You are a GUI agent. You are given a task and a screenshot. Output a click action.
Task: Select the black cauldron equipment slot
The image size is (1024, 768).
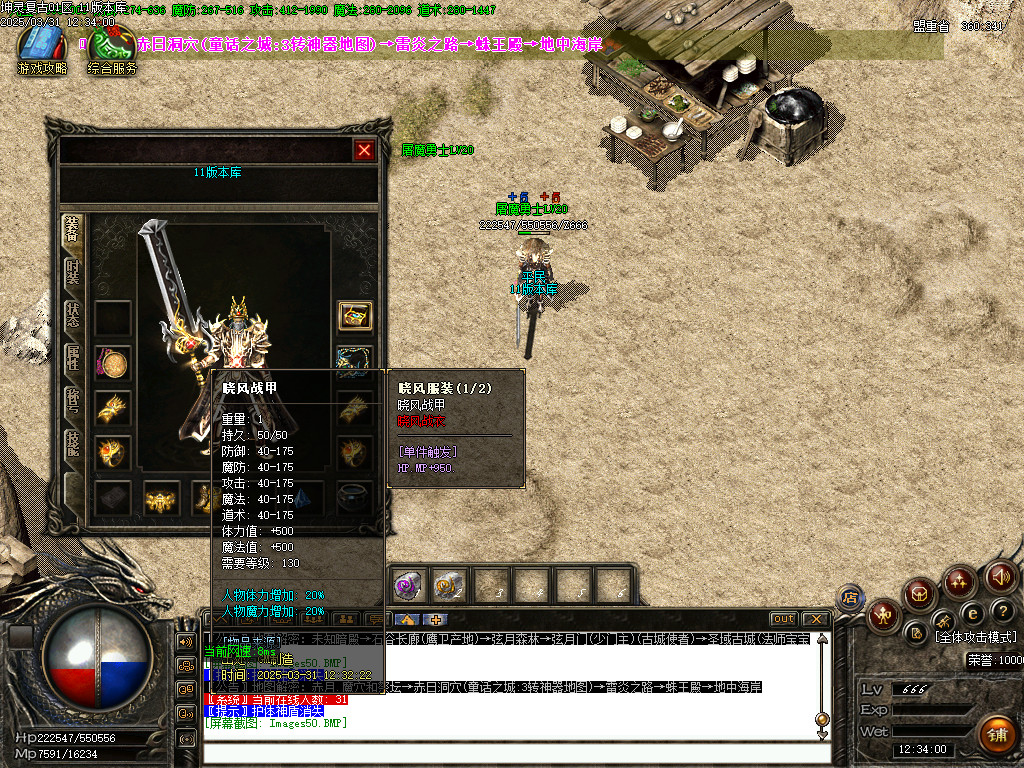(354, 496)
